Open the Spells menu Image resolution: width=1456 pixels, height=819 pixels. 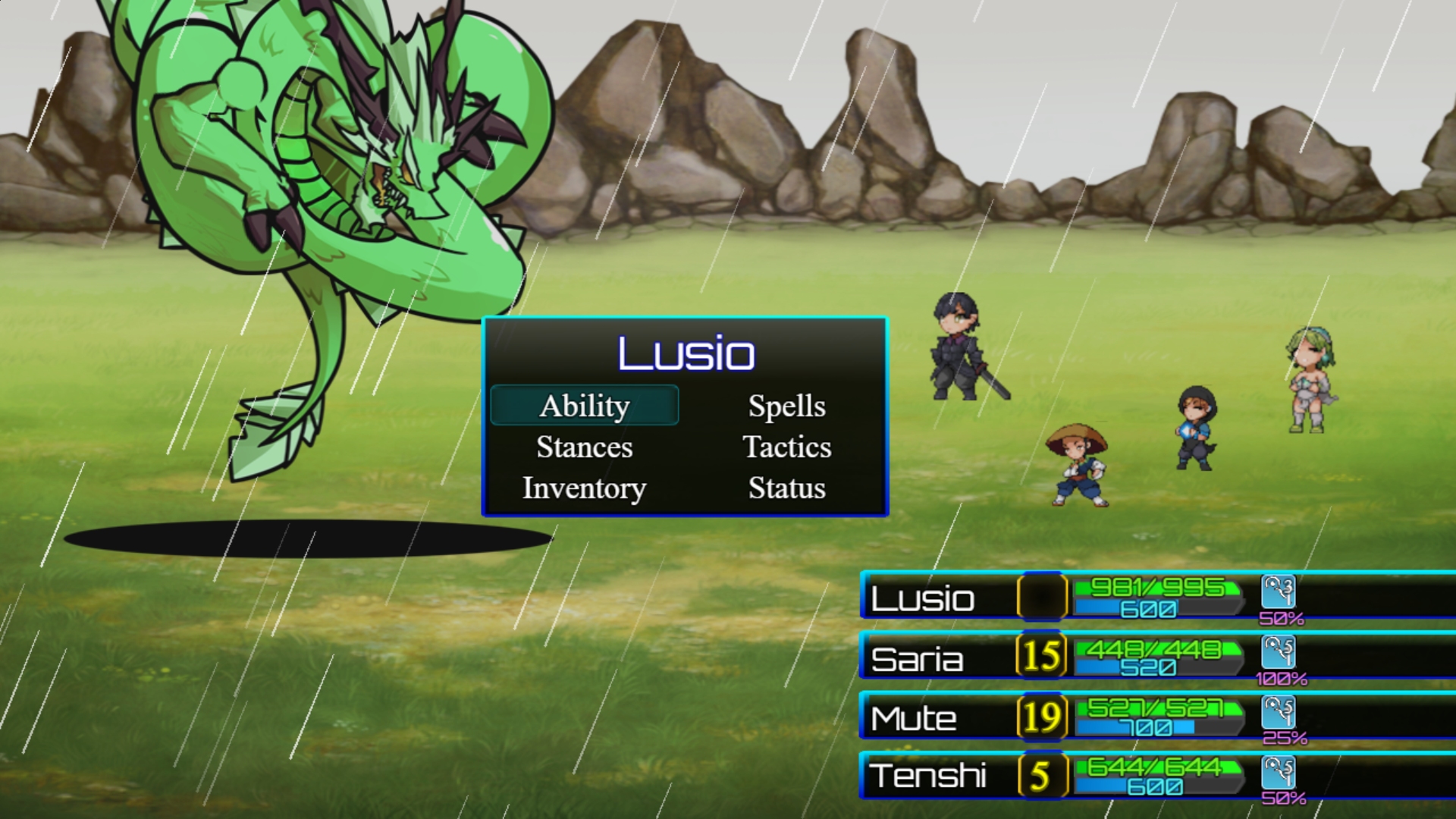pos(786,406)
